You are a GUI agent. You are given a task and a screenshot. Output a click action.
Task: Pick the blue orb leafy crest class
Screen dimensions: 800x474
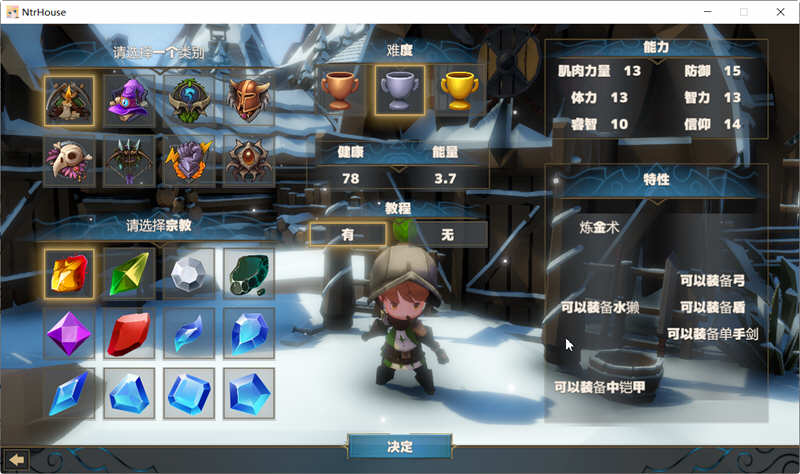(x=188, y=101)
